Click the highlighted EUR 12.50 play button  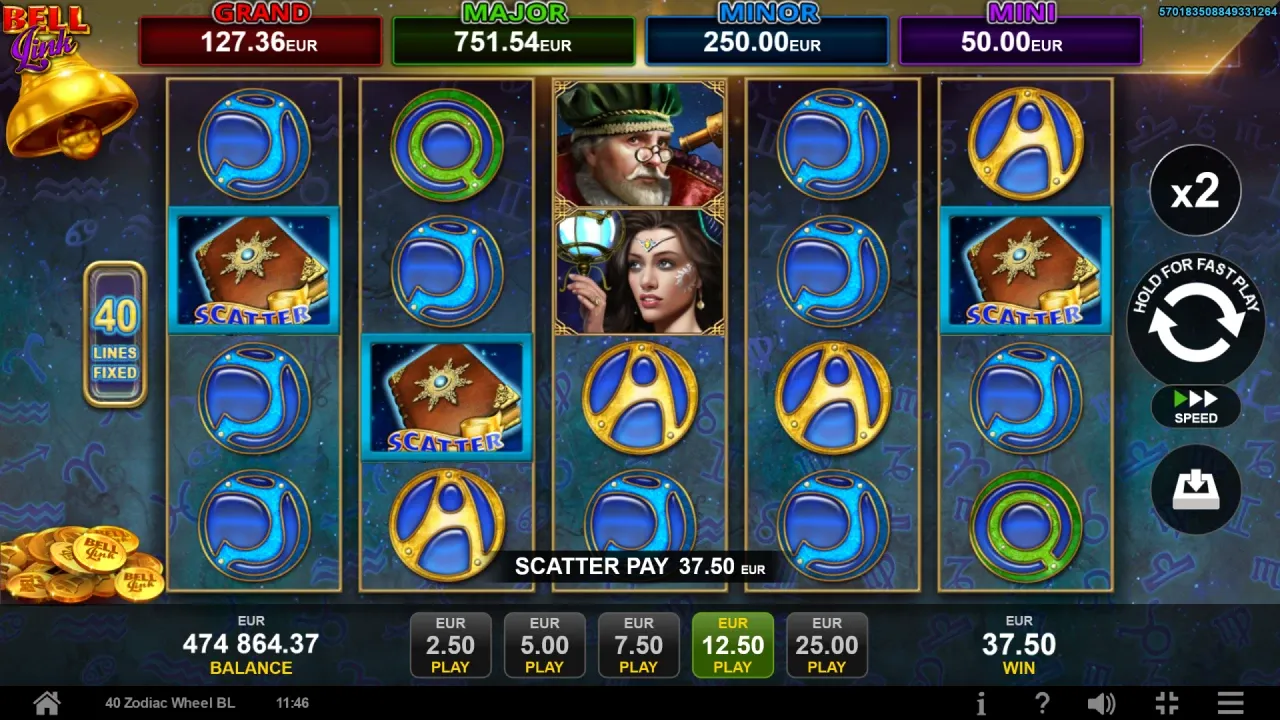(x=732, y=645)
